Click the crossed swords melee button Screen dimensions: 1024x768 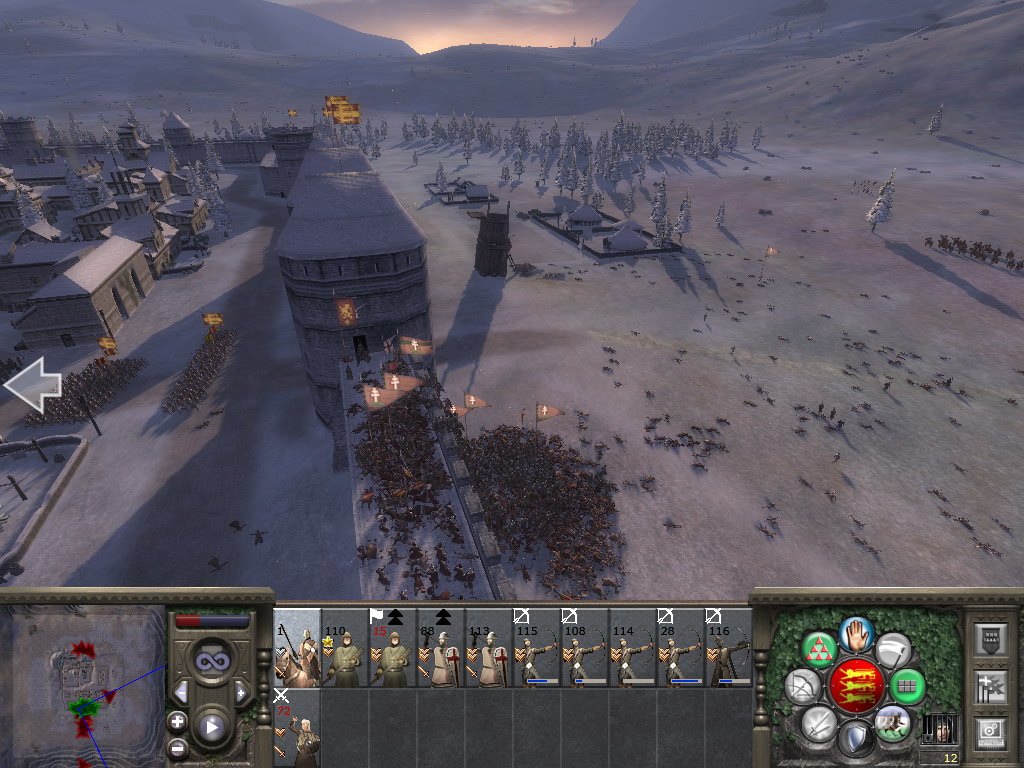tap(819, 723)
